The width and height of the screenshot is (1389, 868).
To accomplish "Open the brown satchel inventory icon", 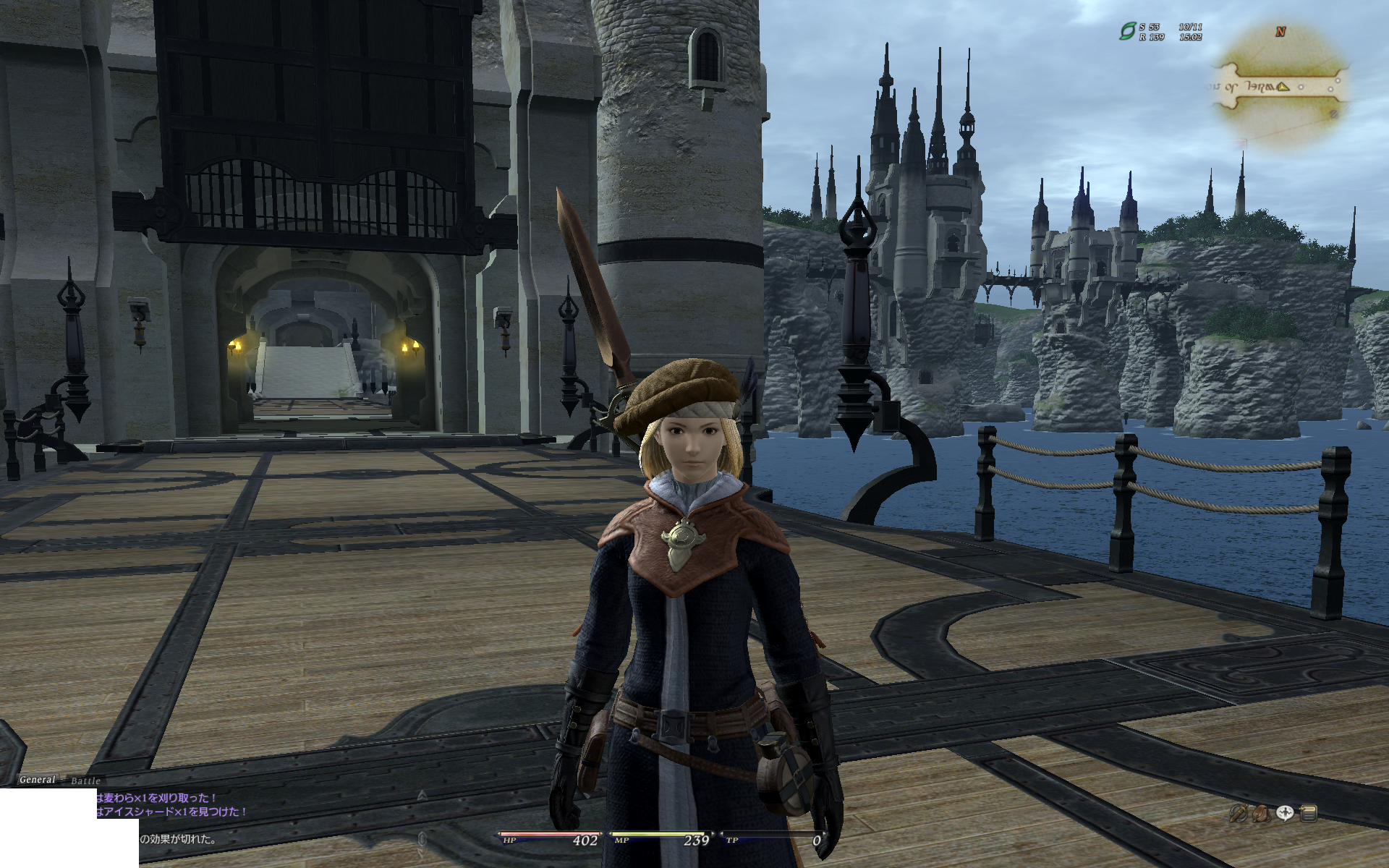I will click(1261, 814).
